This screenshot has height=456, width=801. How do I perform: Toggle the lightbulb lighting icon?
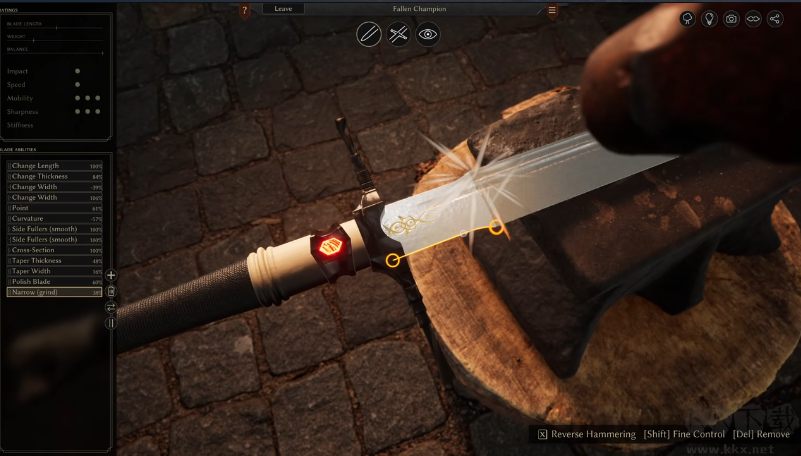[710, 18]
